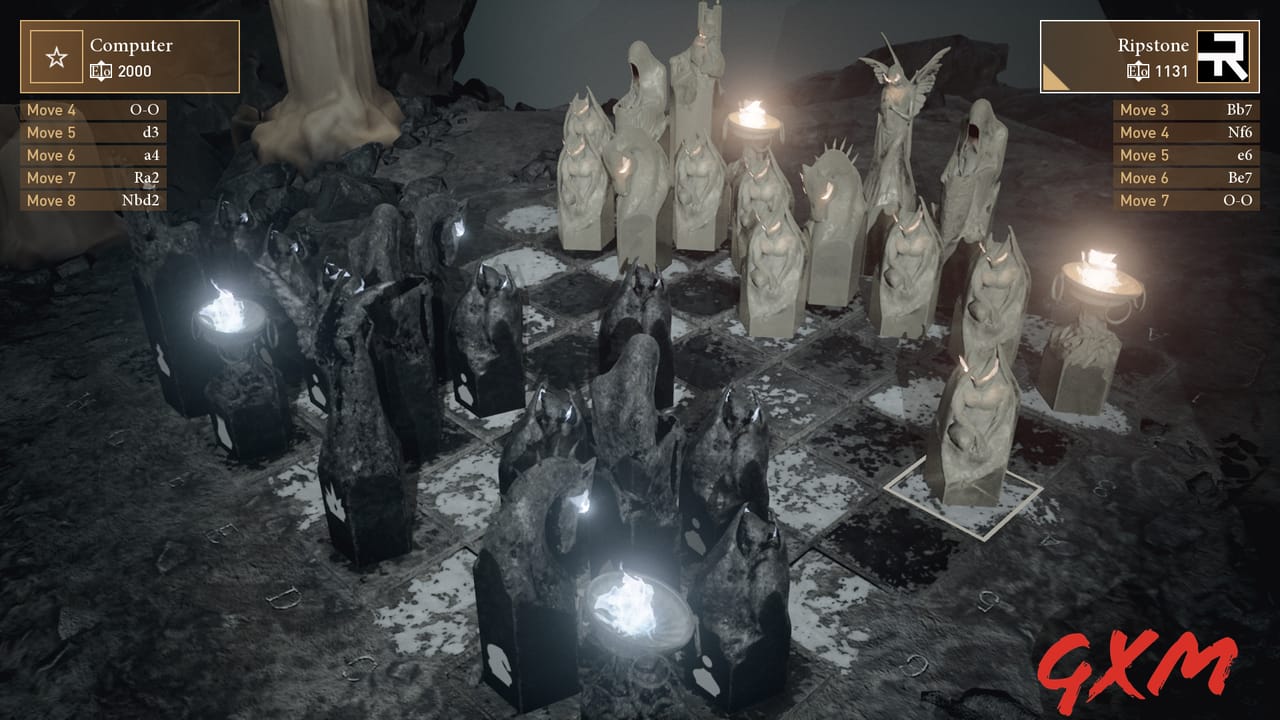Click the star avatar icon for Computer
Image resolution: width=1280 pixels, height=720 pixels.
(x=57, y=57)
